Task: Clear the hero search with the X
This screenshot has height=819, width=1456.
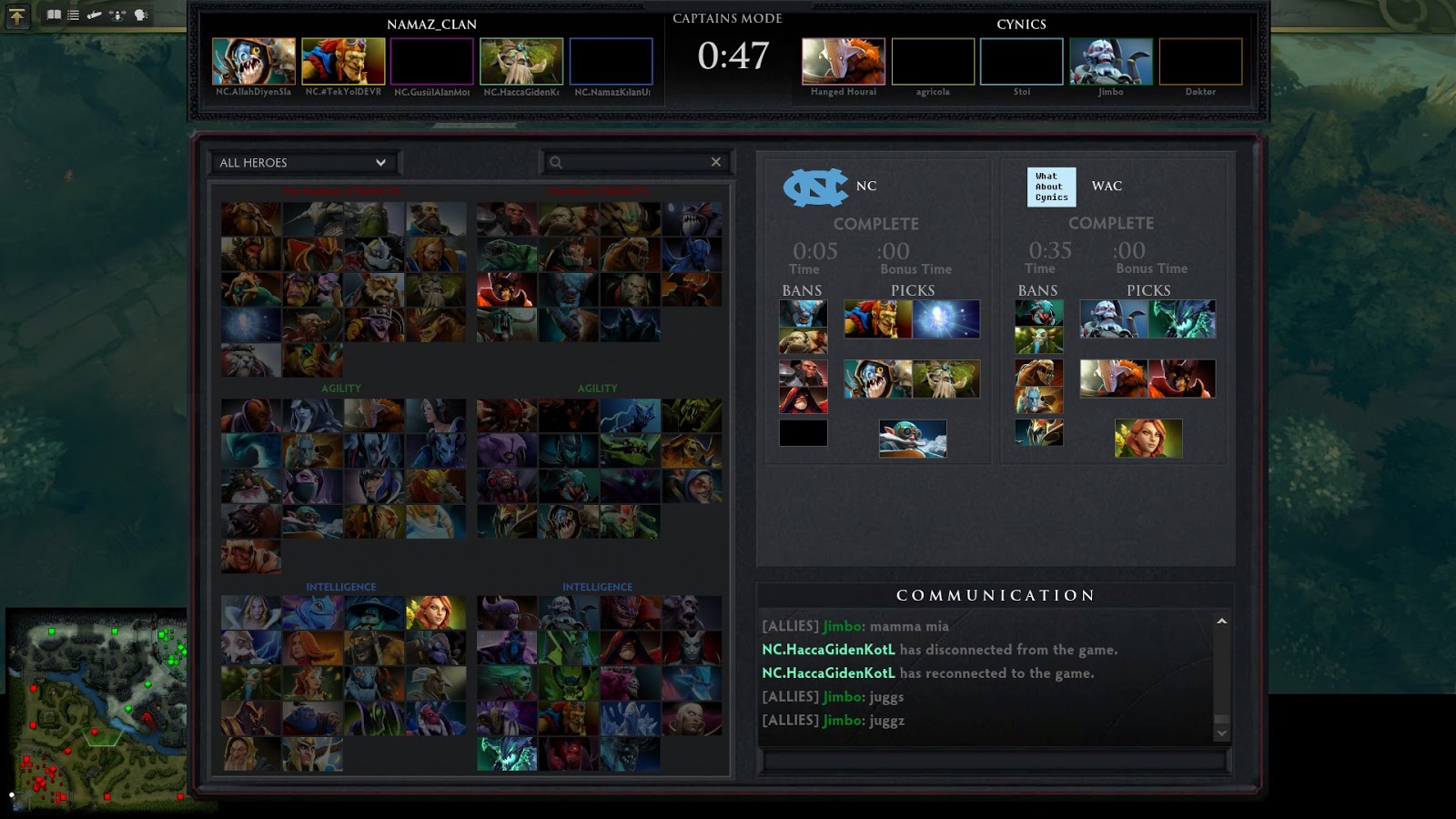Action: point(716,162)
